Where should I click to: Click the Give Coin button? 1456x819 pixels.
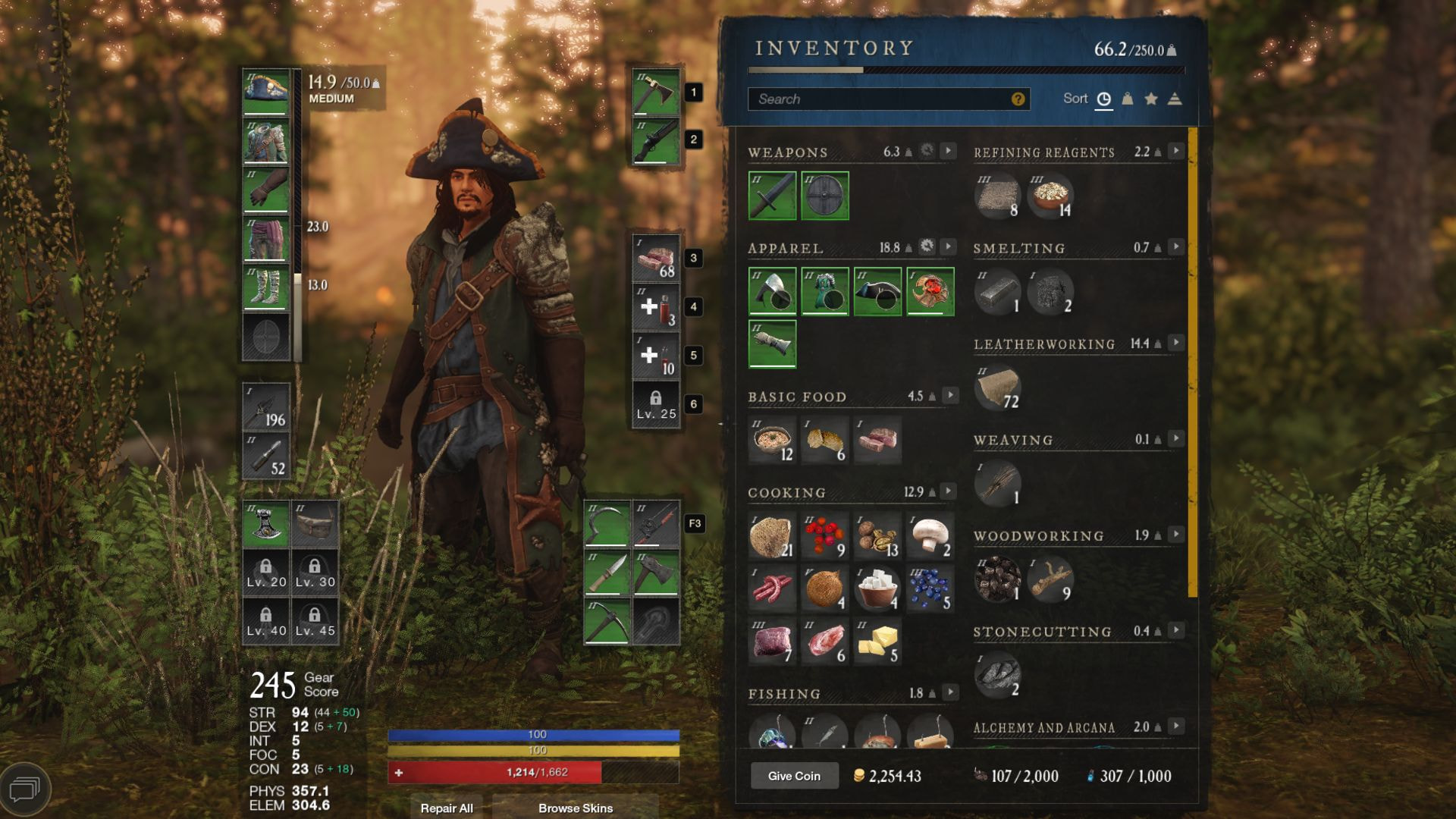point(794,776)
